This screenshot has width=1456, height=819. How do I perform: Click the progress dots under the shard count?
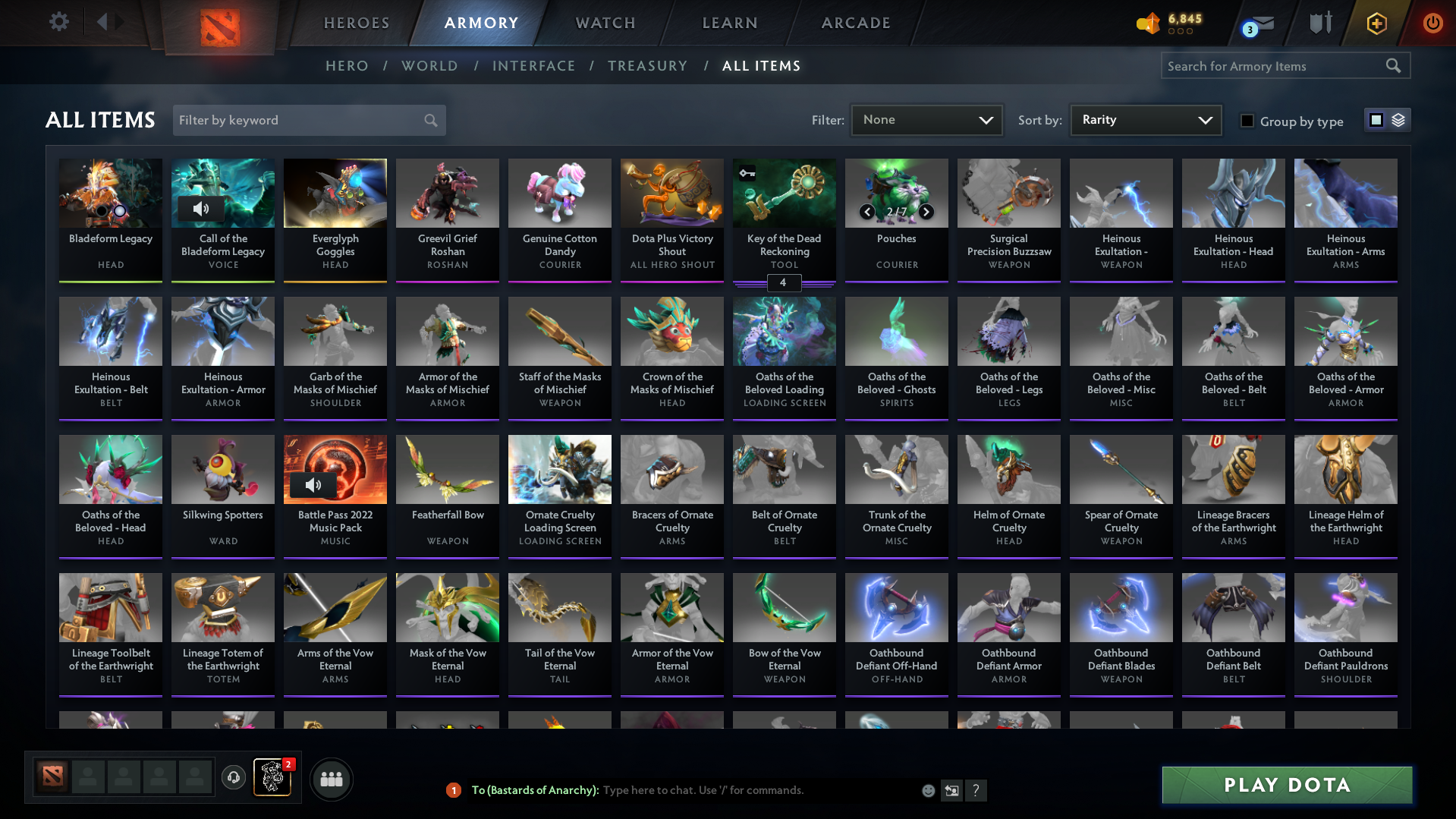coord(1180,32)
